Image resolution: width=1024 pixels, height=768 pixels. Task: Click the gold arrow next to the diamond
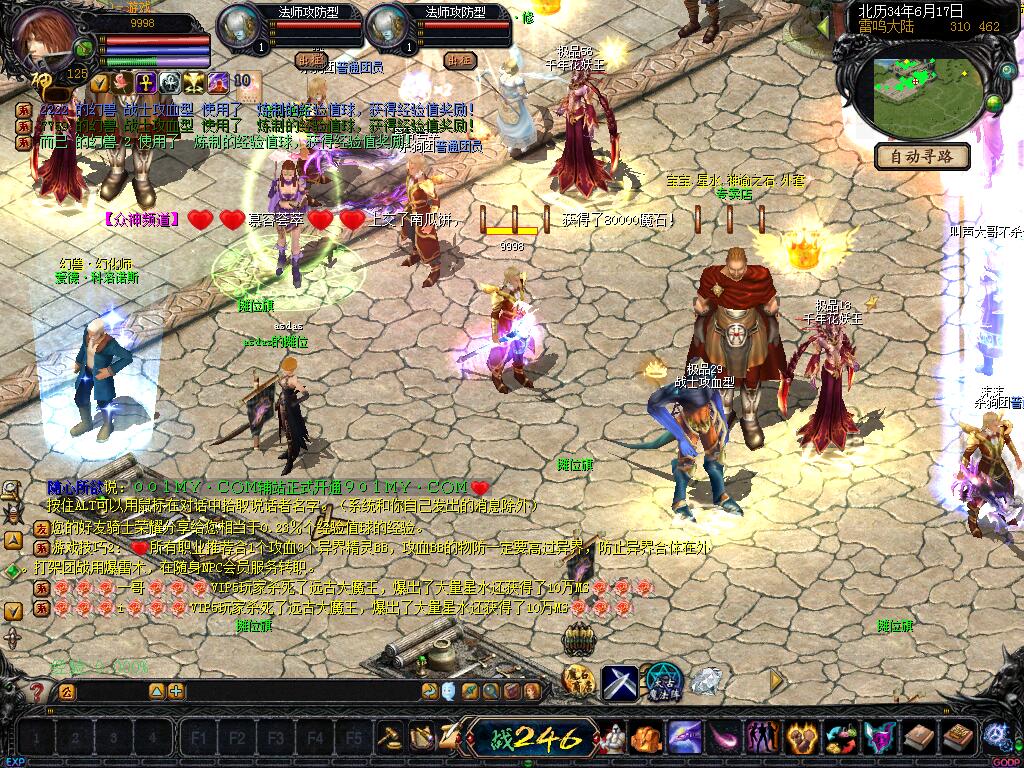[776, 680]
